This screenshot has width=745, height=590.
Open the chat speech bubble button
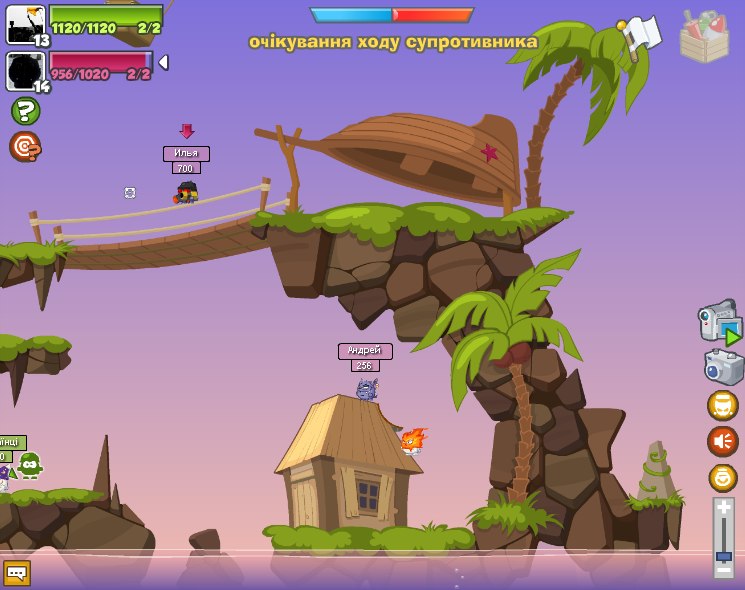point(17,572)
